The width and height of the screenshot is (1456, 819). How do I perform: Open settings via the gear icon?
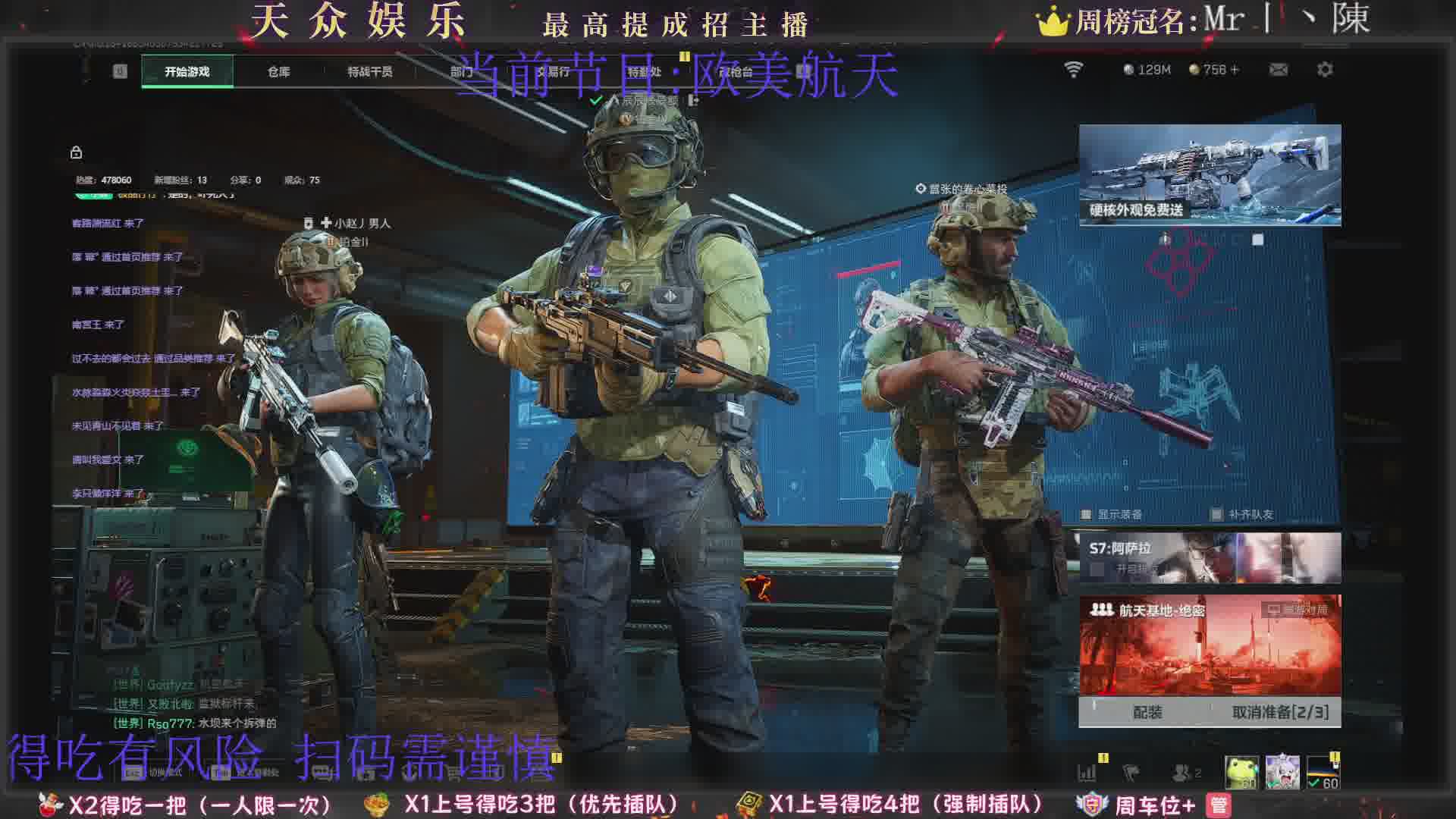pyautogui.click(x=1325, y=70)
